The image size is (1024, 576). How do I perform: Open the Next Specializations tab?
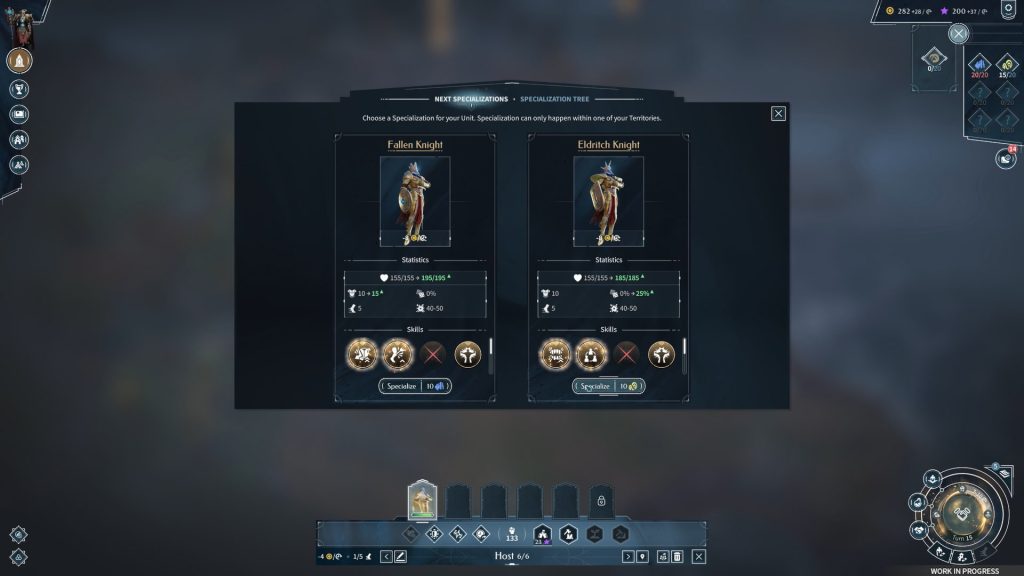coord(471,99)
